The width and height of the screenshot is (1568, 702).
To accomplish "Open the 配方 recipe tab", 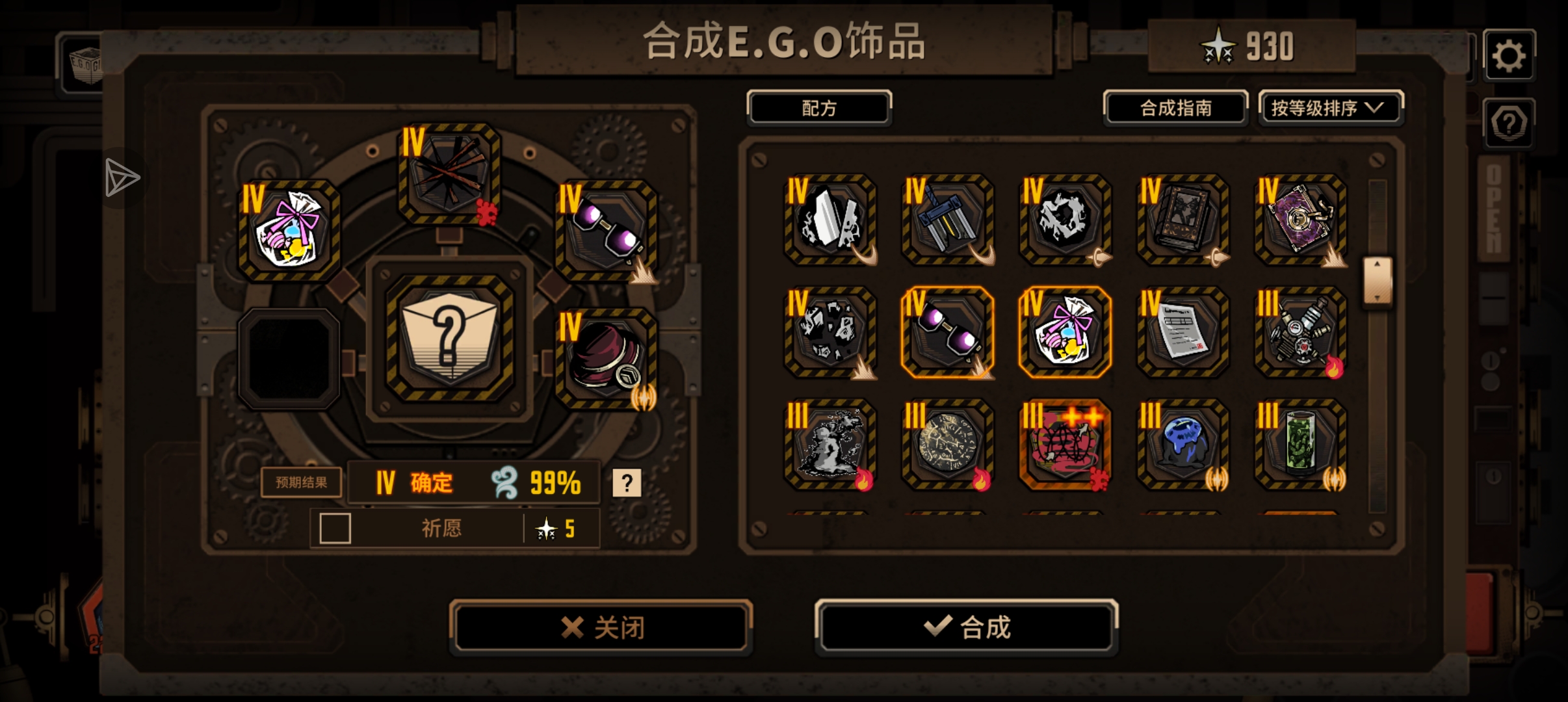I will (x=818, y=107).
